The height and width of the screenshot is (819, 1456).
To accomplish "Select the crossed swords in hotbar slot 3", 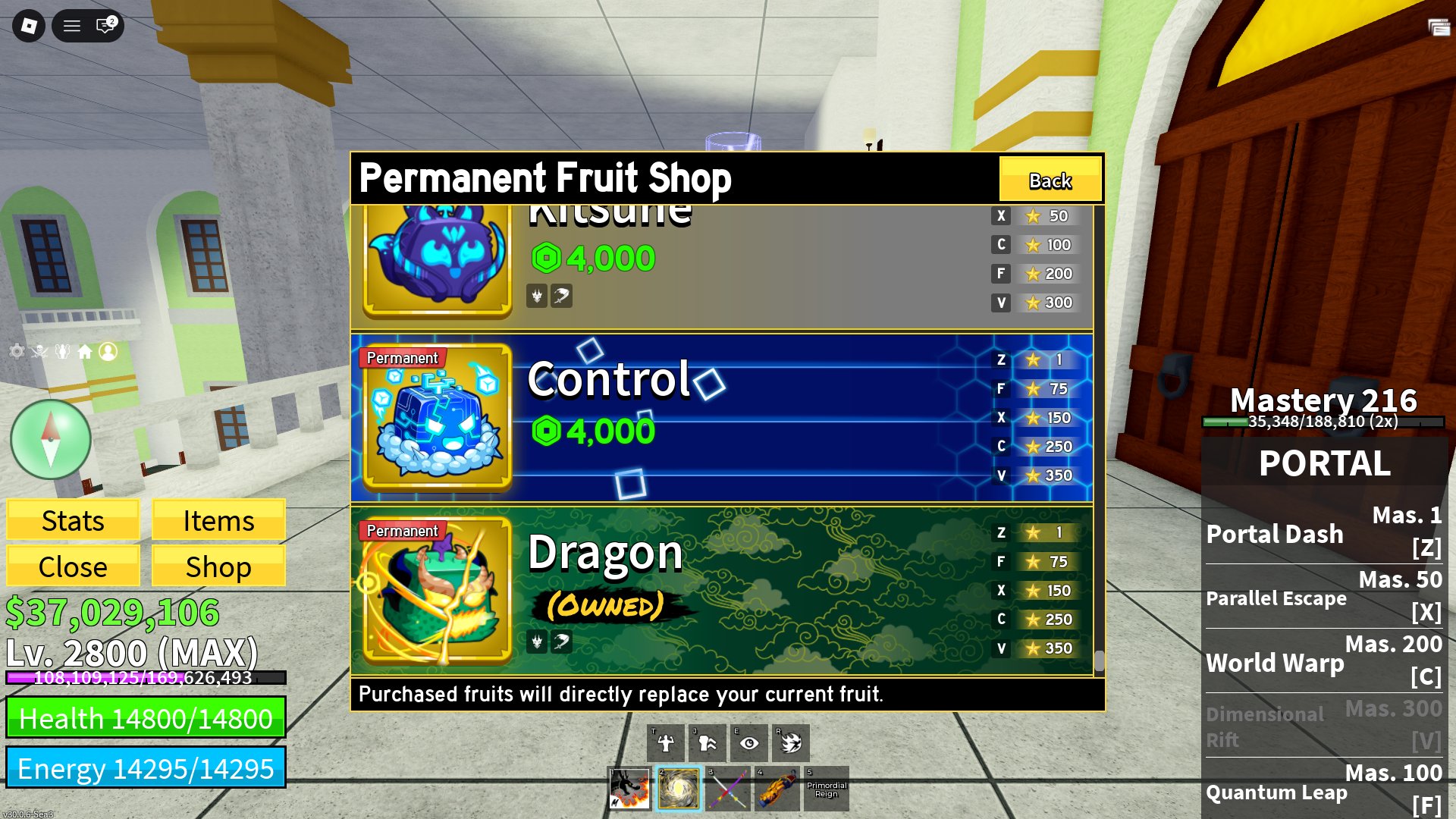I will (x=728, y=789).
